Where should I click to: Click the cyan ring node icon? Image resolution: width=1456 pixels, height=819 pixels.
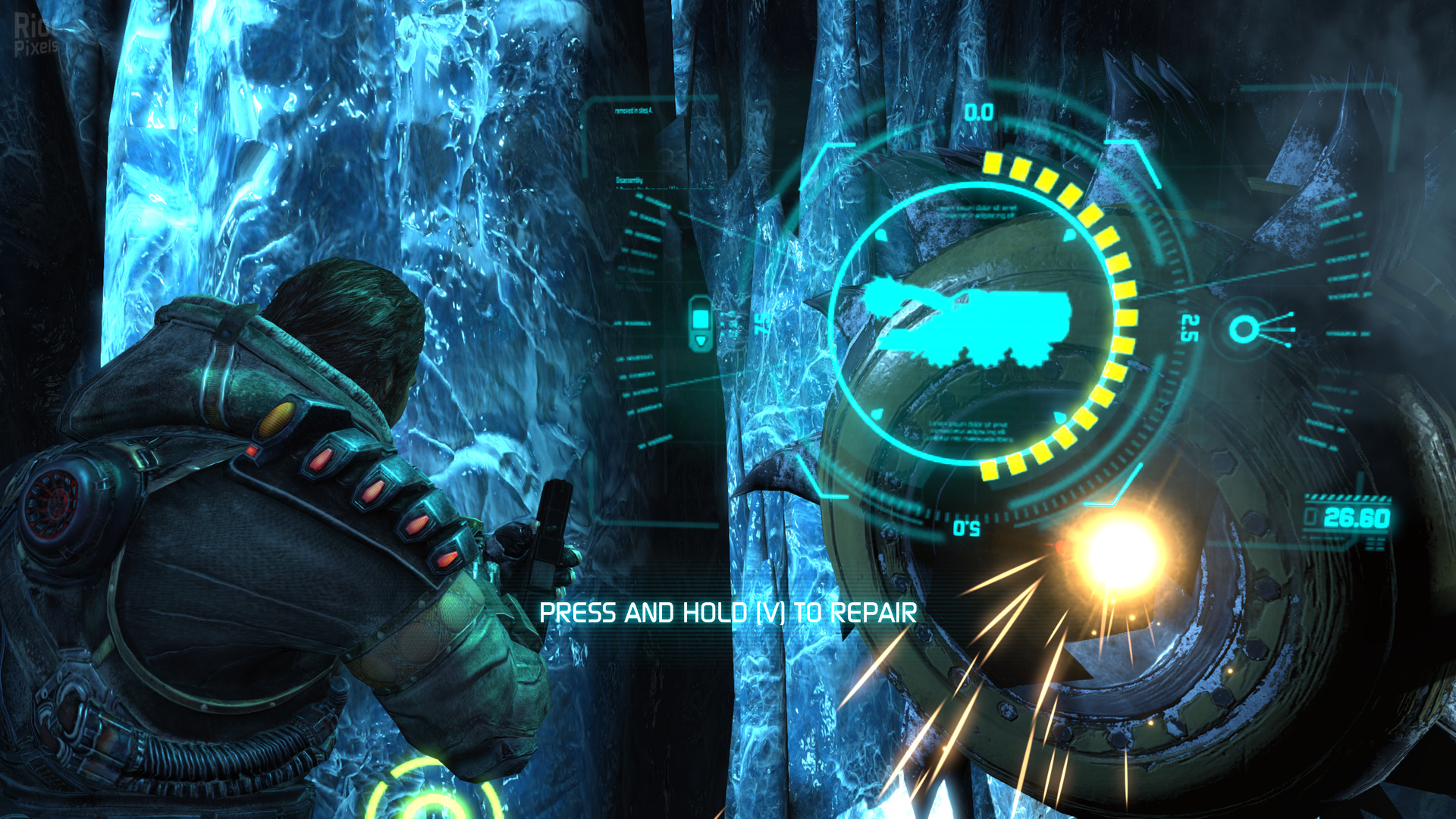tap(1243, 329)
